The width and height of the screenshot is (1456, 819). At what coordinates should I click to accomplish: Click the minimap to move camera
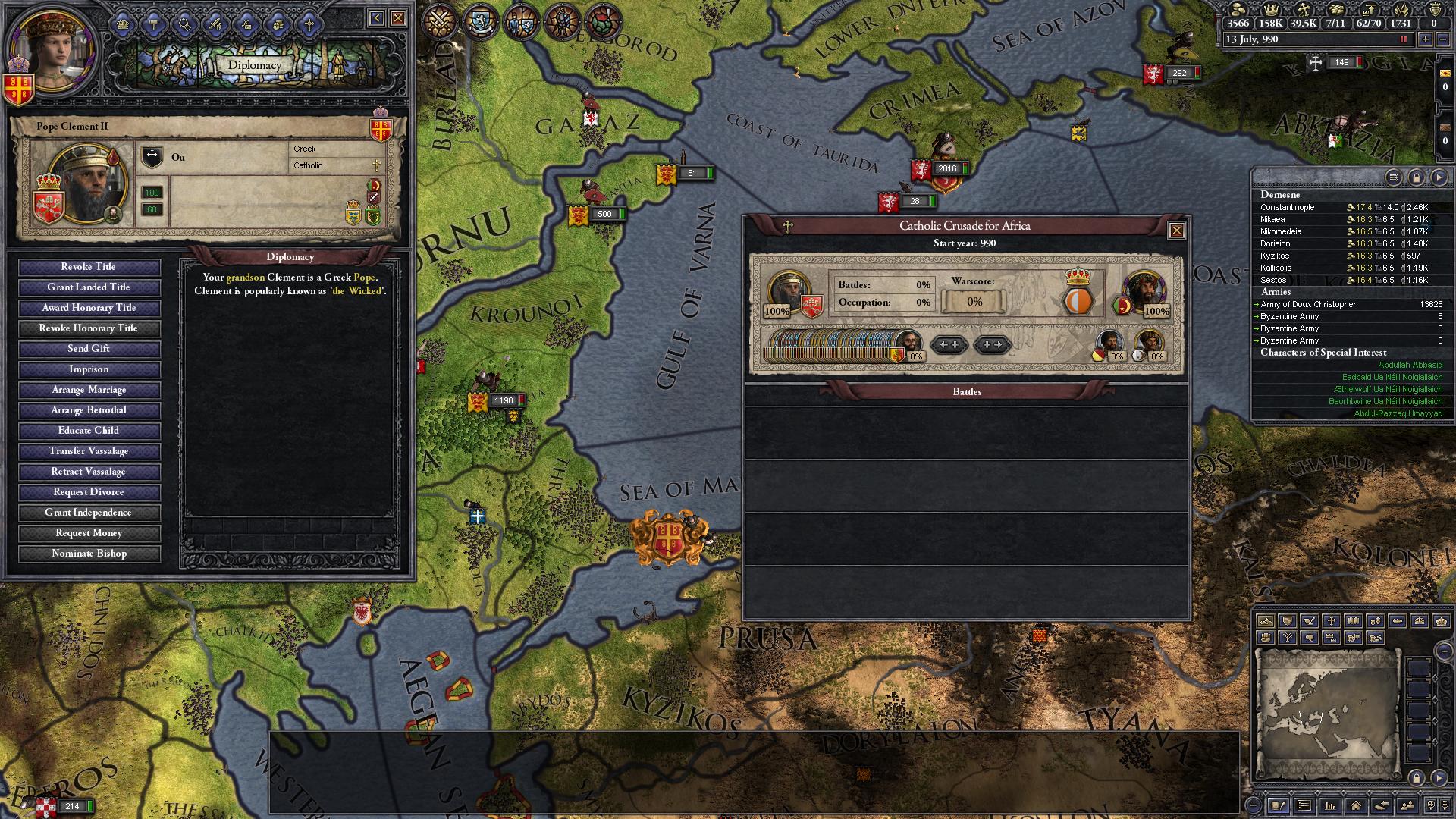(x=1326, y=714)
